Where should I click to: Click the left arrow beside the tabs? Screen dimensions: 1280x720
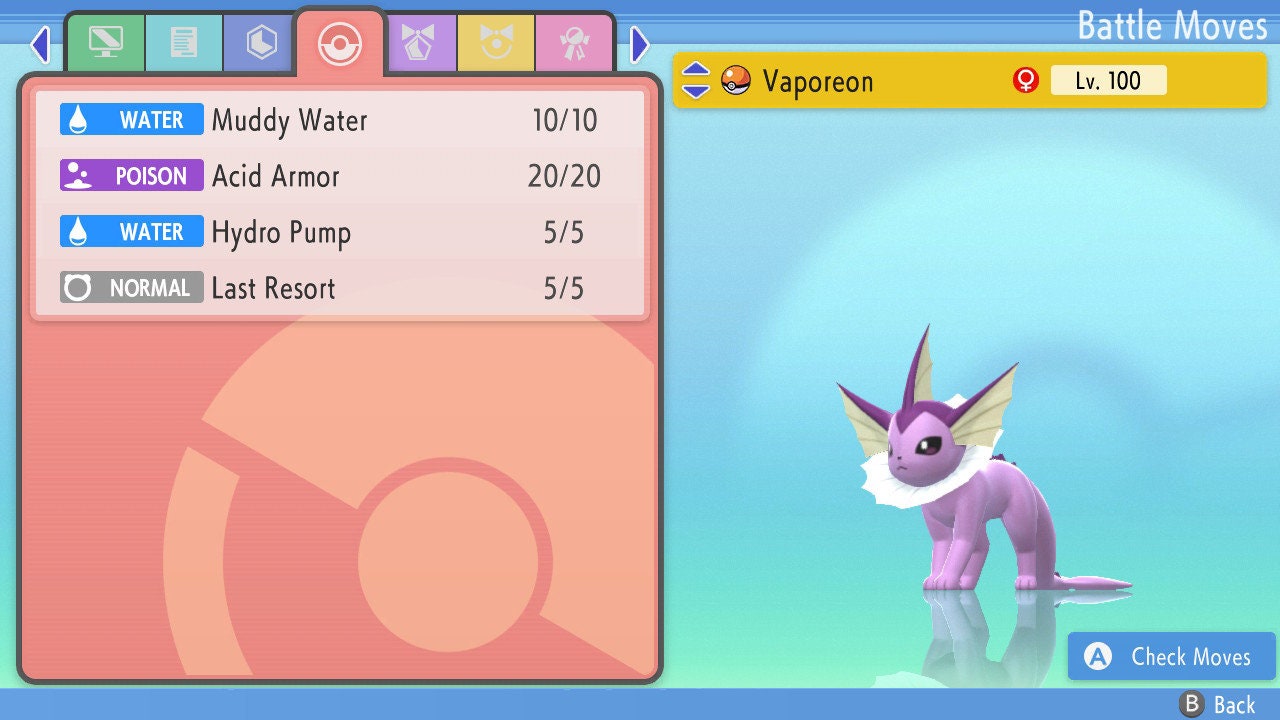[40, 44]
